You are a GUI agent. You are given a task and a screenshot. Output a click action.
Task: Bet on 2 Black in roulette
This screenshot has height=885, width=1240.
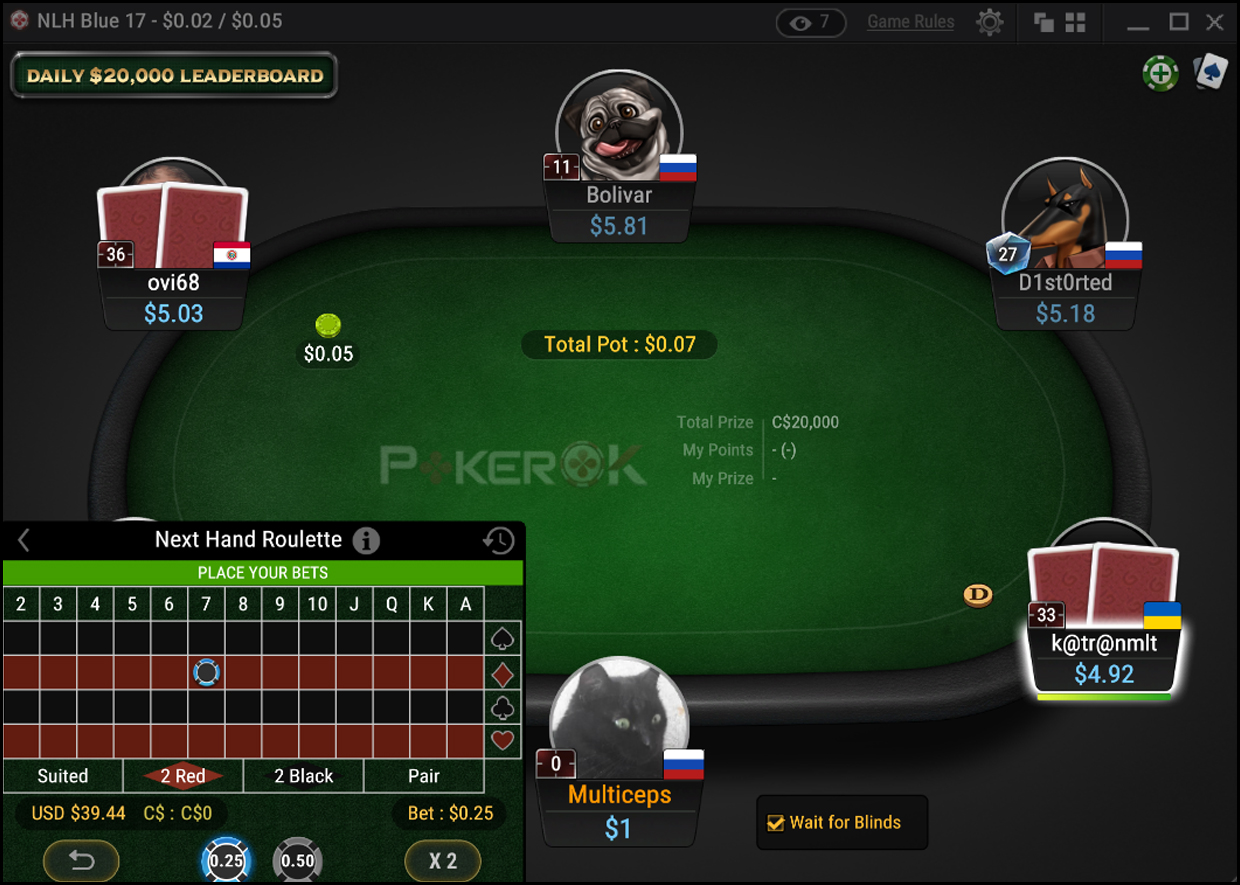point(304,776)
